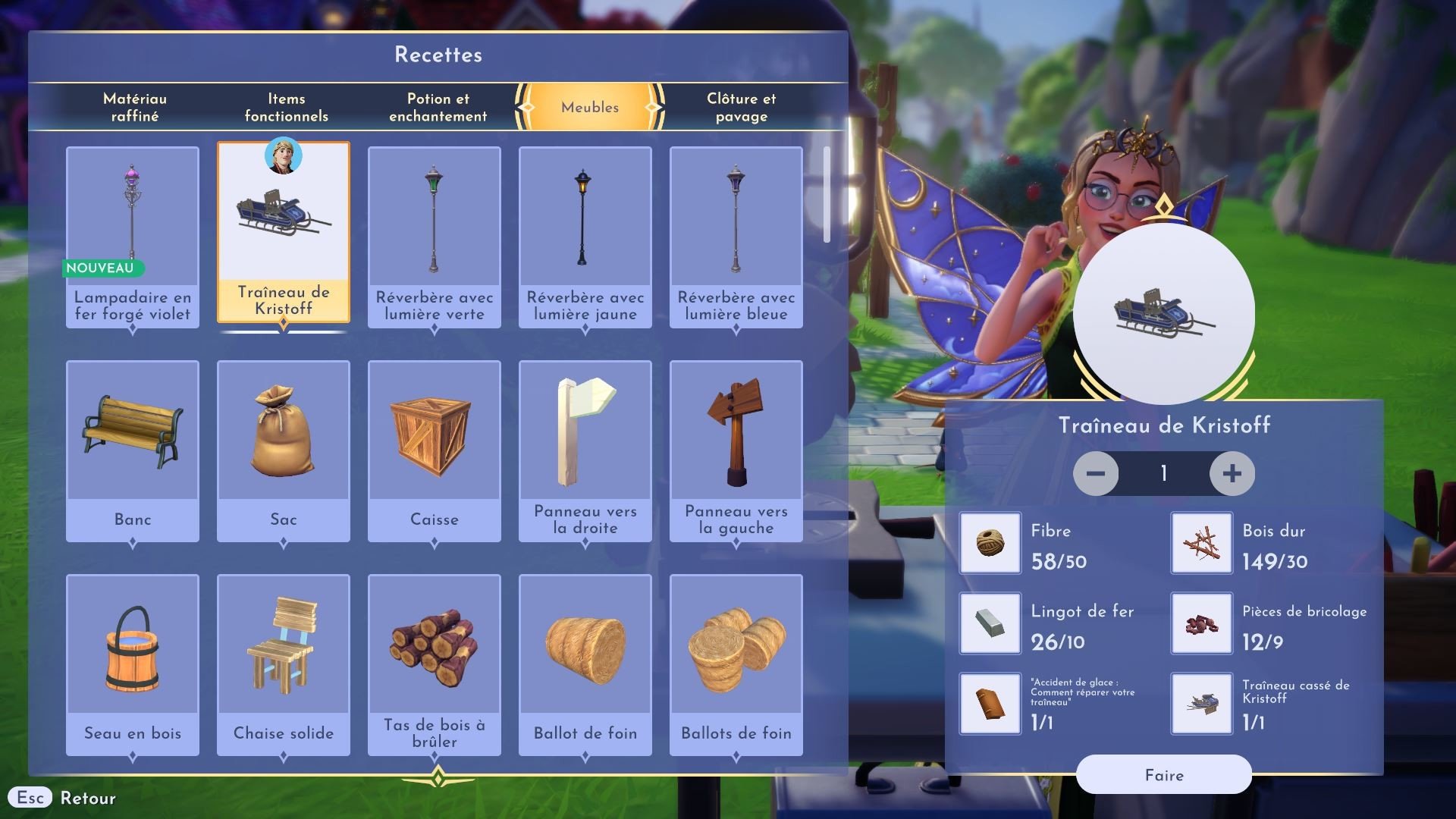Select the Lampadaire en fer forgé violet recipe
This screenshot has width=1456, height=819.
pyautogui.click(x=133, y=237)
